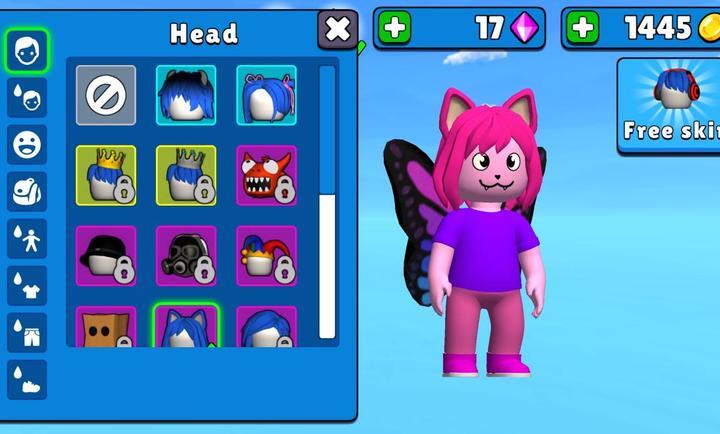The width and height of the screenshot is (720, 434).
Task: Select the locked red monster head
Action: coord(266,175)
